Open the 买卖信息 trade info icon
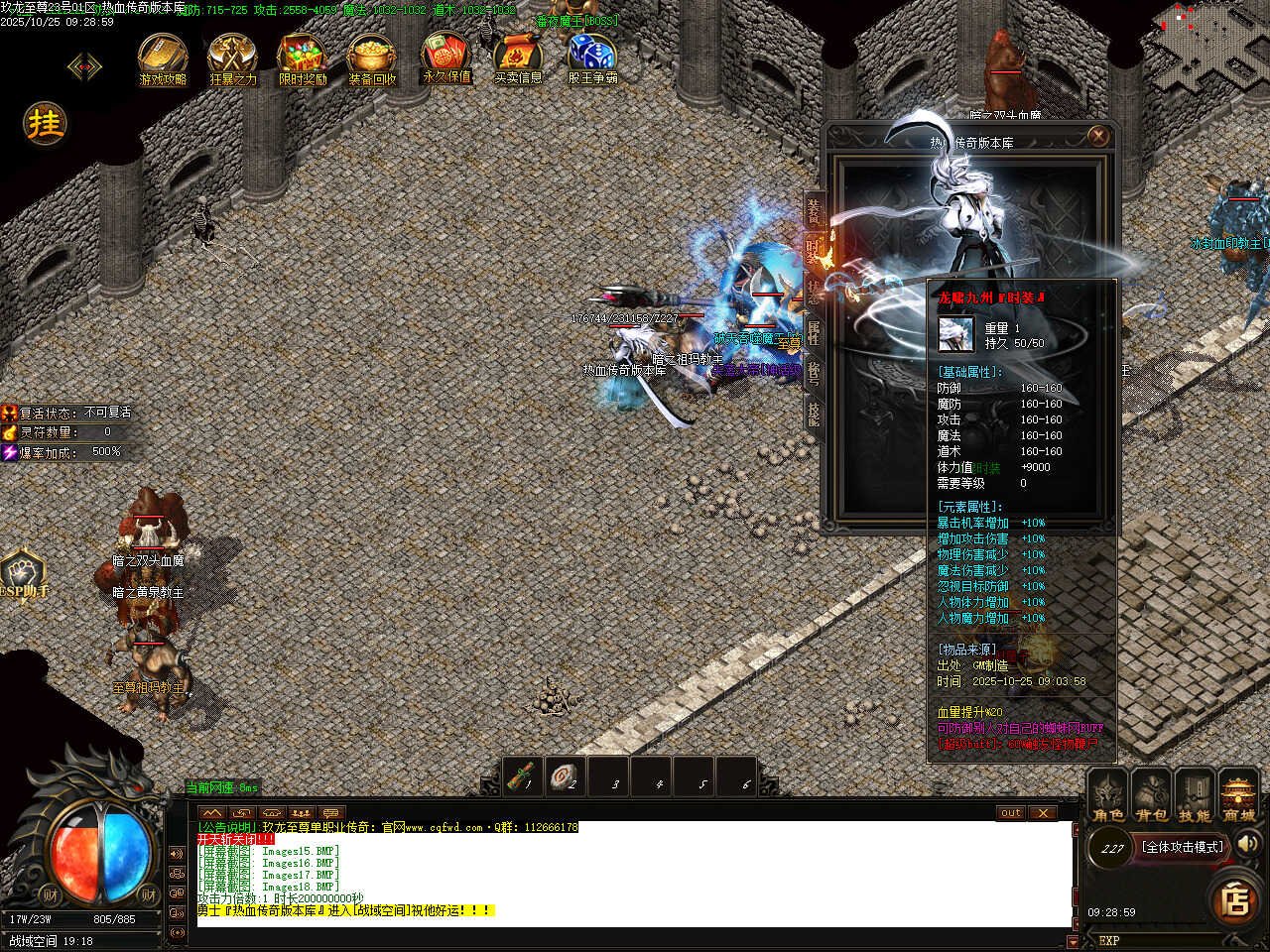 (518, 58)
